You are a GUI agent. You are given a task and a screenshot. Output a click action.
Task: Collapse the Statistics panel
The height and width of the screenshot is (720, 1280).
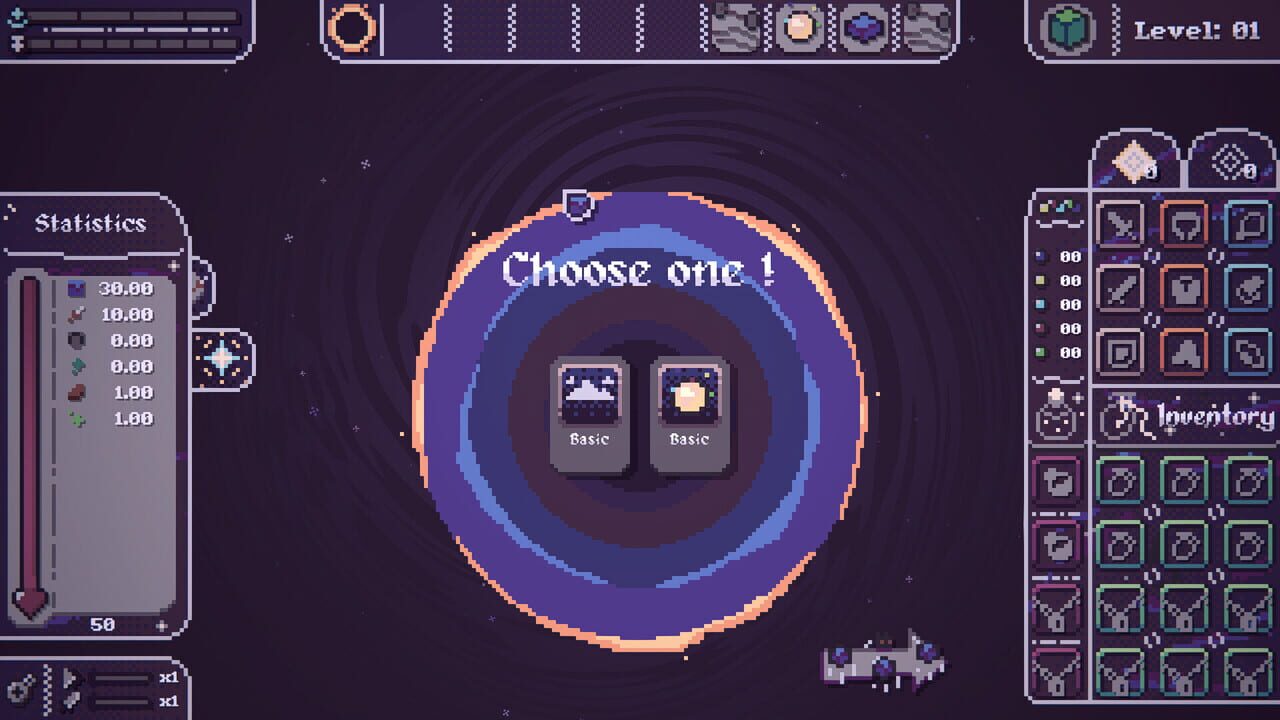click(x=90, y=223)
